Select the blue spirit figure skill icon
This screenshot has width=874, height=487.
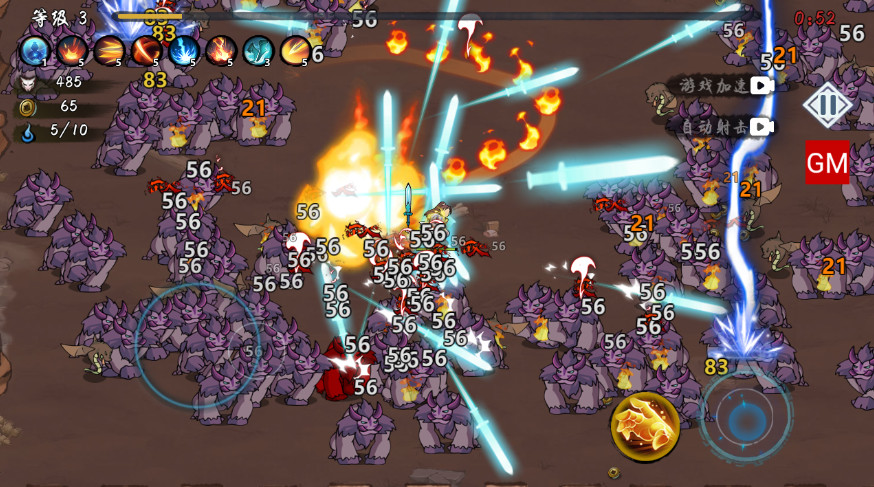tap(35, 50)
